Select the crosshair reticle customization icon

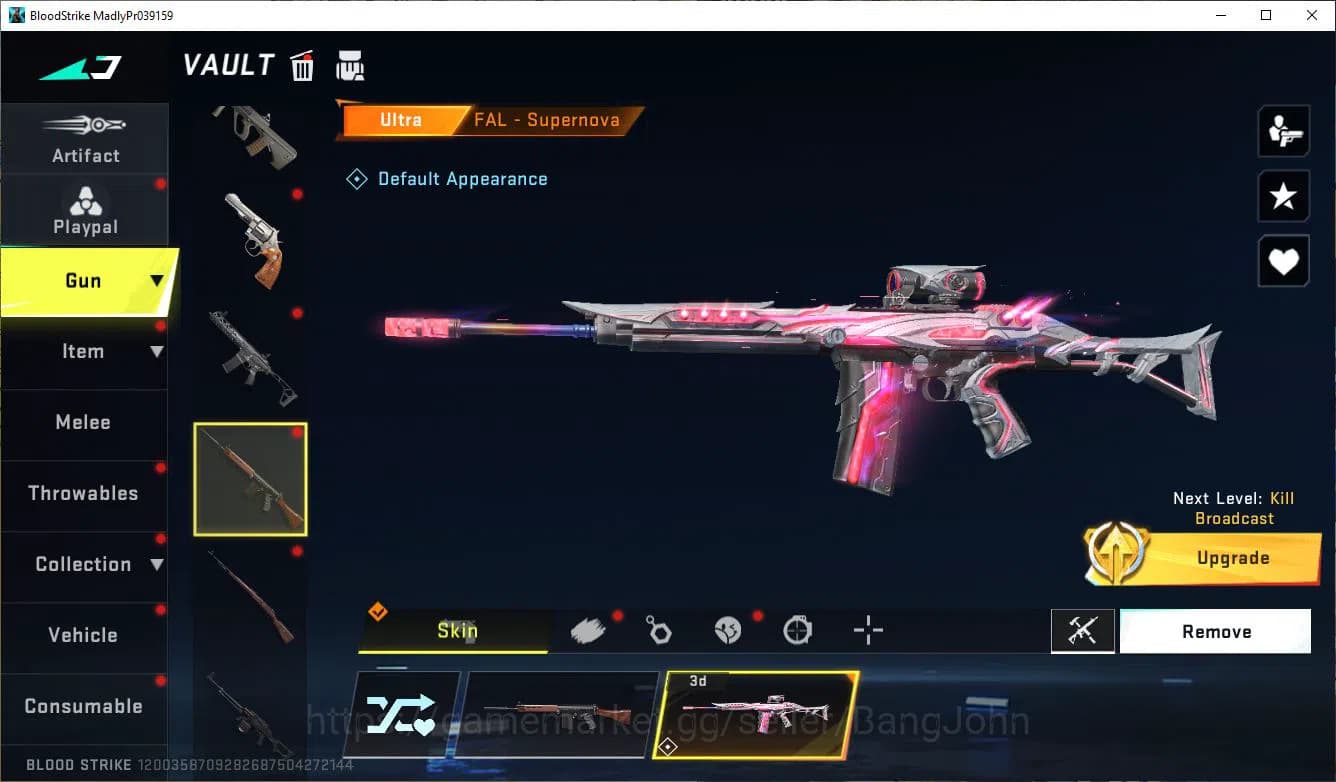point(867,629)
